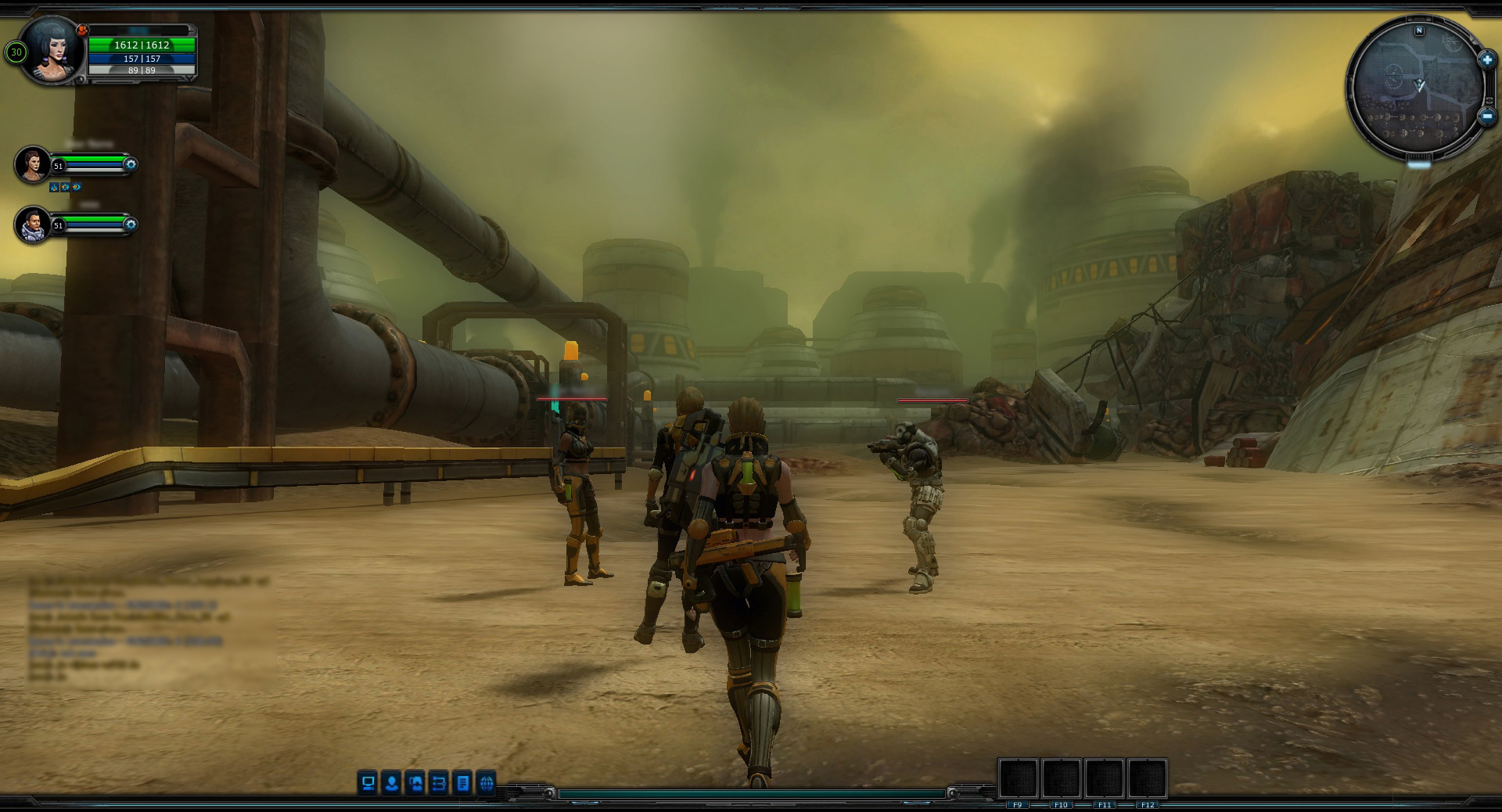This screenshot has height=812, width=1502.
Task: Zoom in the minimap with plus button
Action: (x=1486, y=59)
